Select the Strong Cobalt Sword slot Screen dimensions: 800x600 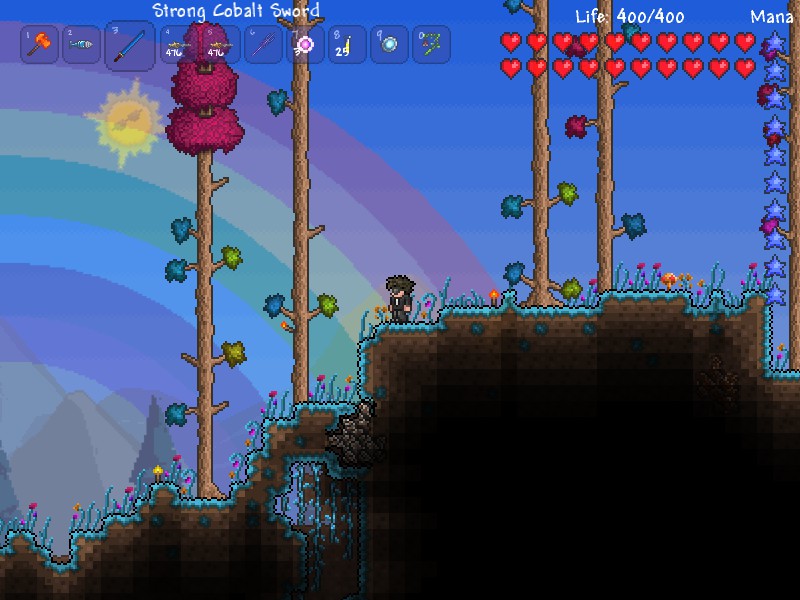pyautogui.click(x=129, y=45)
